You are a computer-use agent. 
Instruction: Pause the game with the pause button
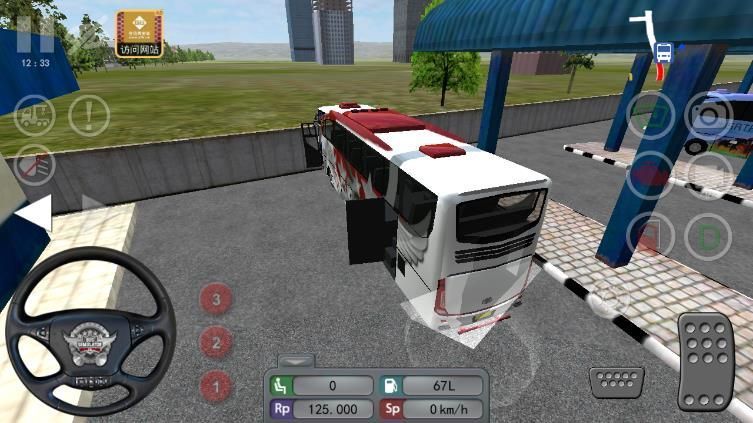(x=35, y=35)
